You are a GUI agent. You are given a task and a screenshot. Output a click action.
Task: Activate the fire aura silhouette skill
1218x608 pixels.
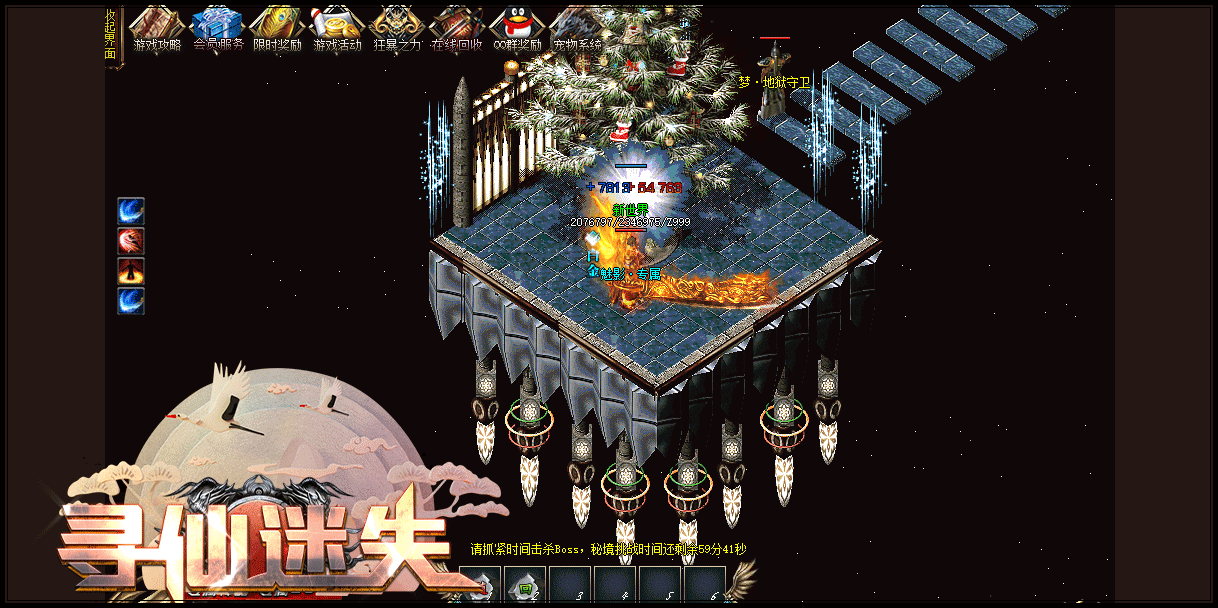[x=131, y=271]
